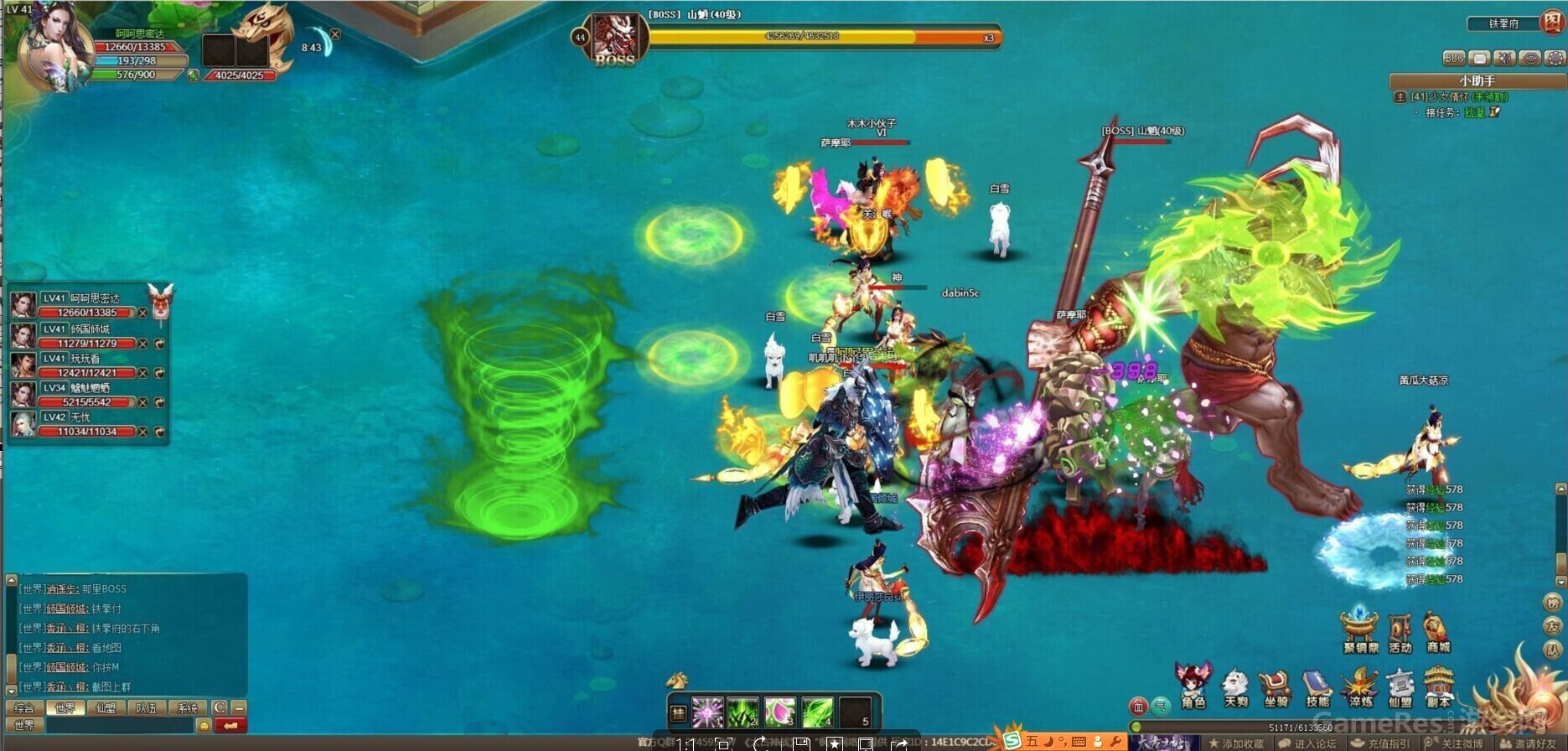Open the 聚铜鼎 cauldron feature
This screenshot has height=751, width=1568.
pos(1360,631)
